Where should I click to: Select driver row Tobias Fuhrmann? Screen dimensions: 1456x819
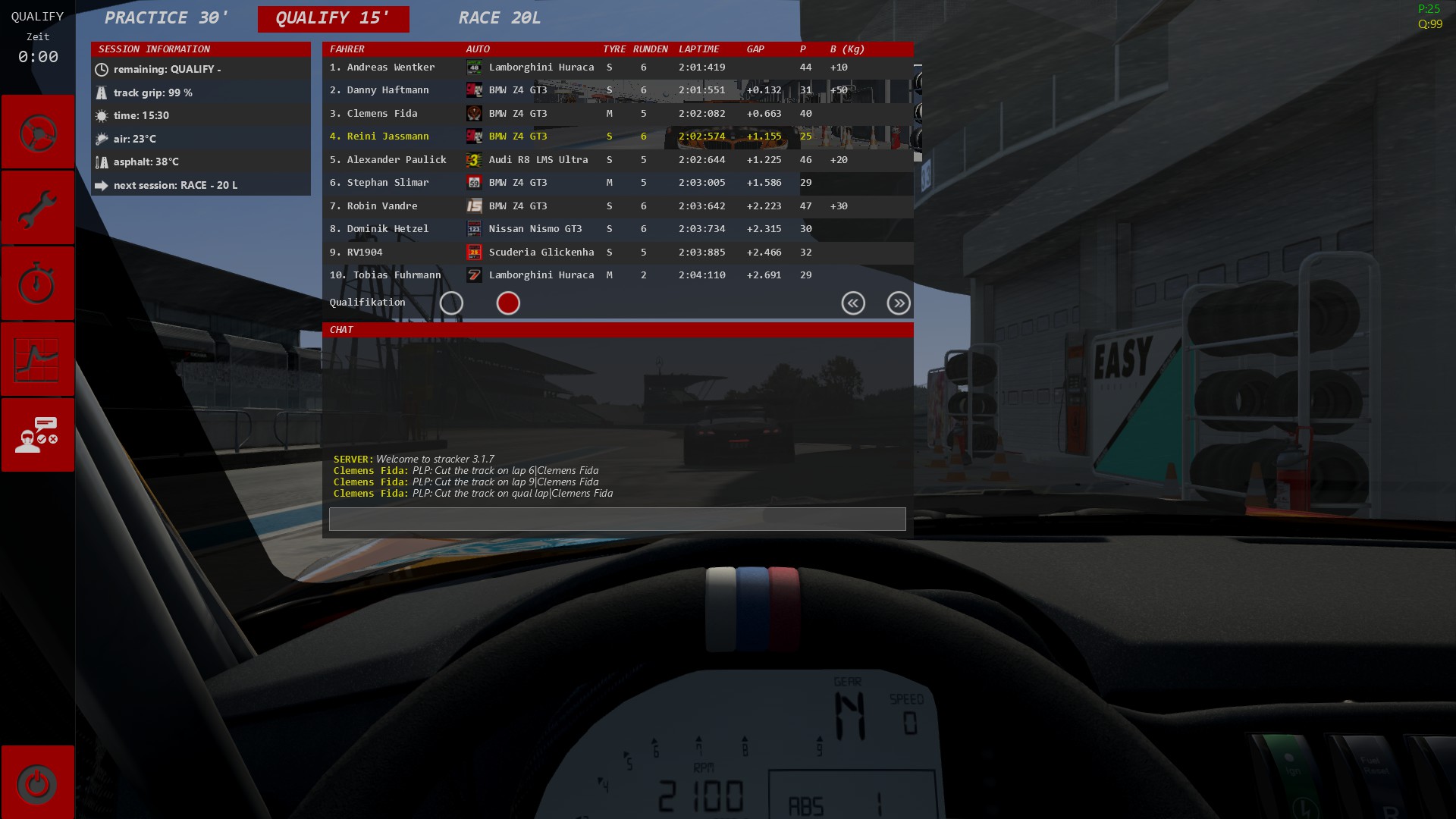pyautogui.click(x=397, y=275)
